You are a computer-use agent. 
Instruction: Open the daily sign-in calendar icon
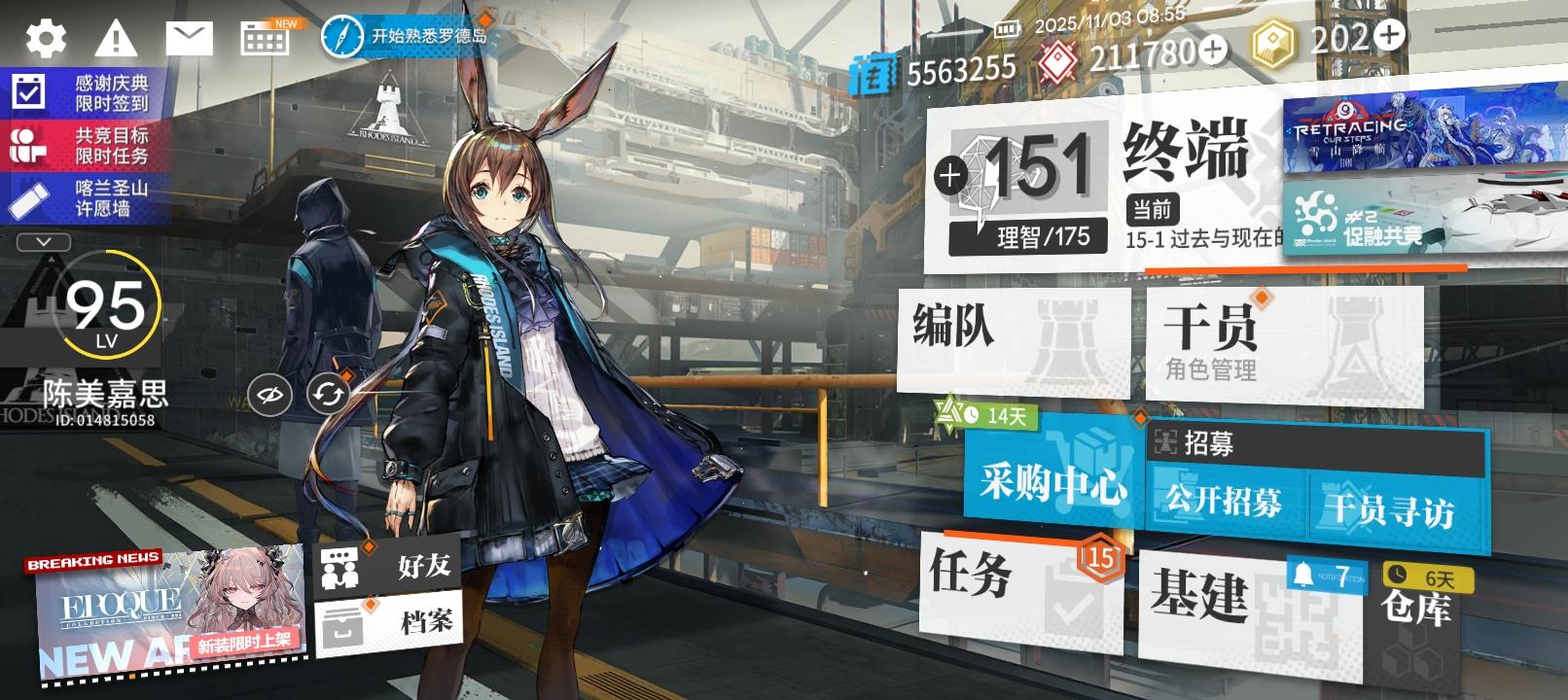tap(265, 39)
